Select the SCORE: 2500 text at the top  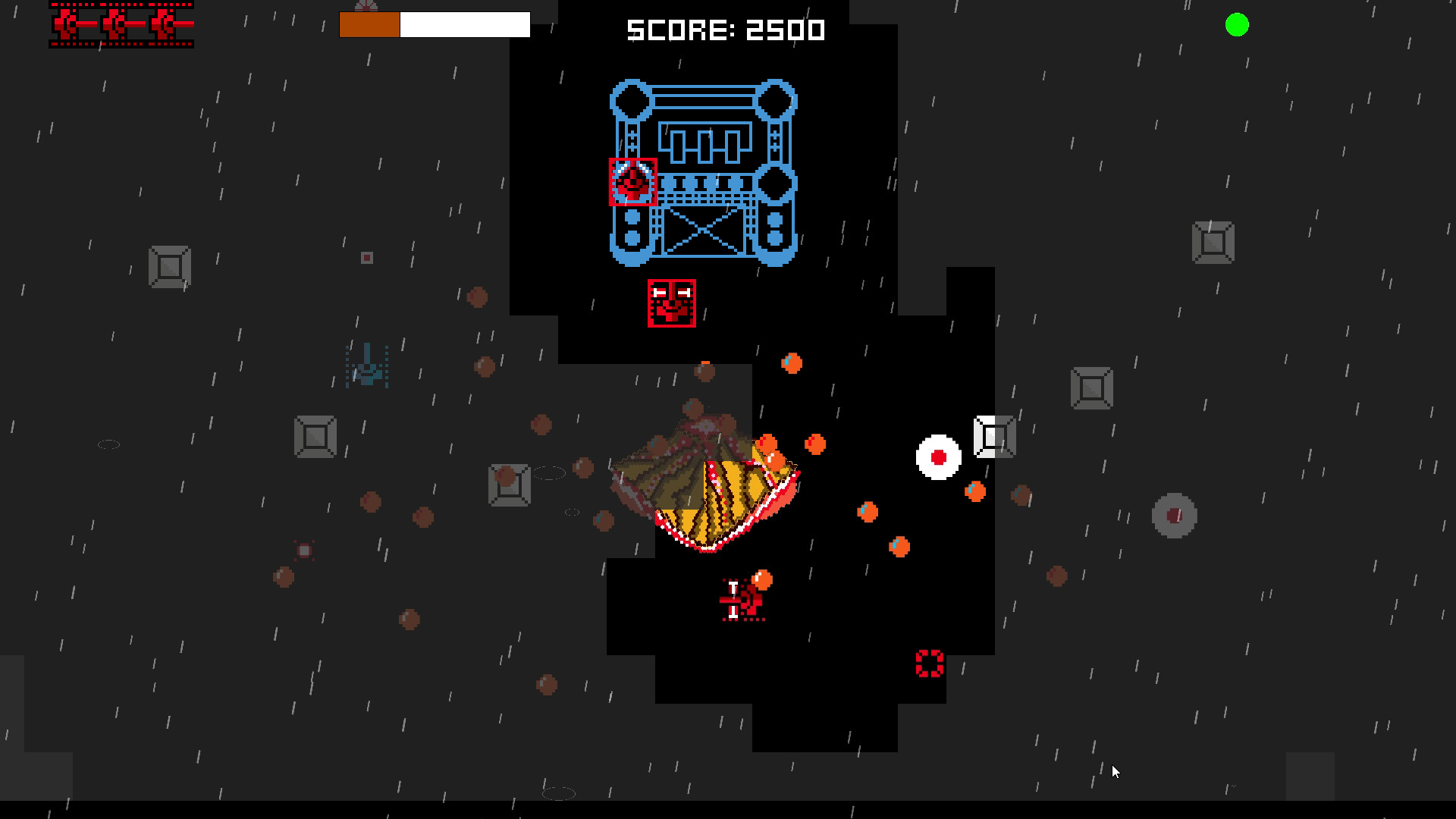[724, 30]
